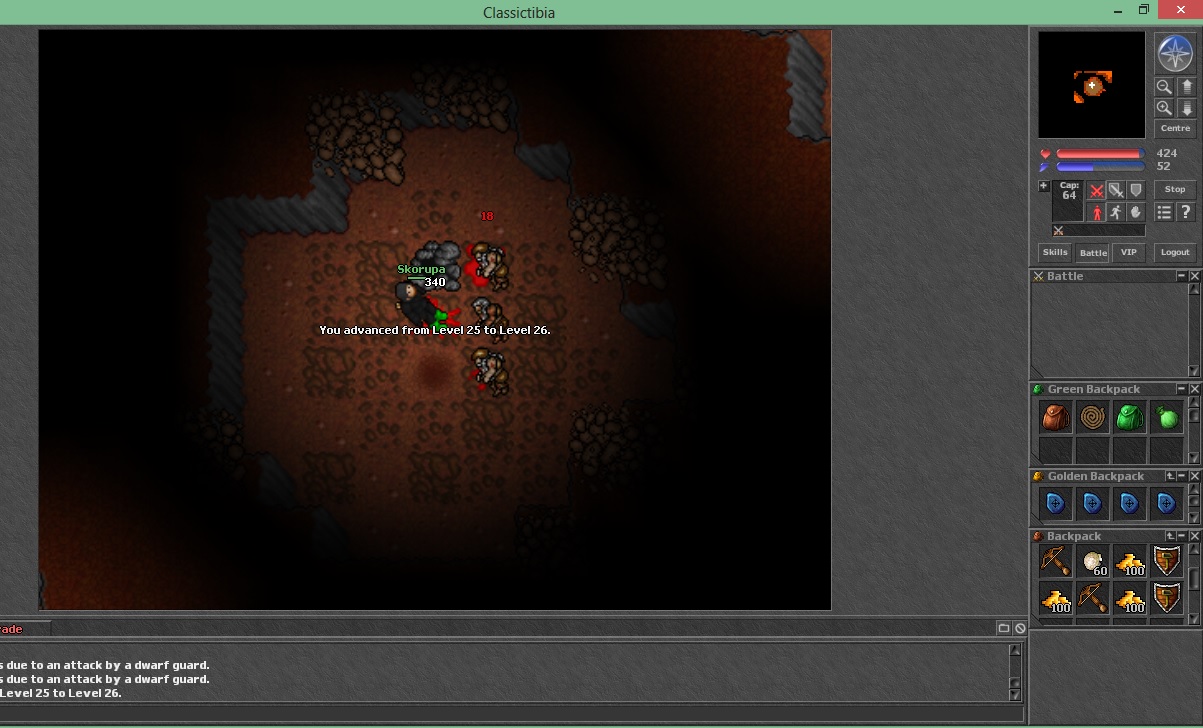Select the crossed swords full attack mode
This screenshot has width=1203, height=728.
tap(1097, 190)
